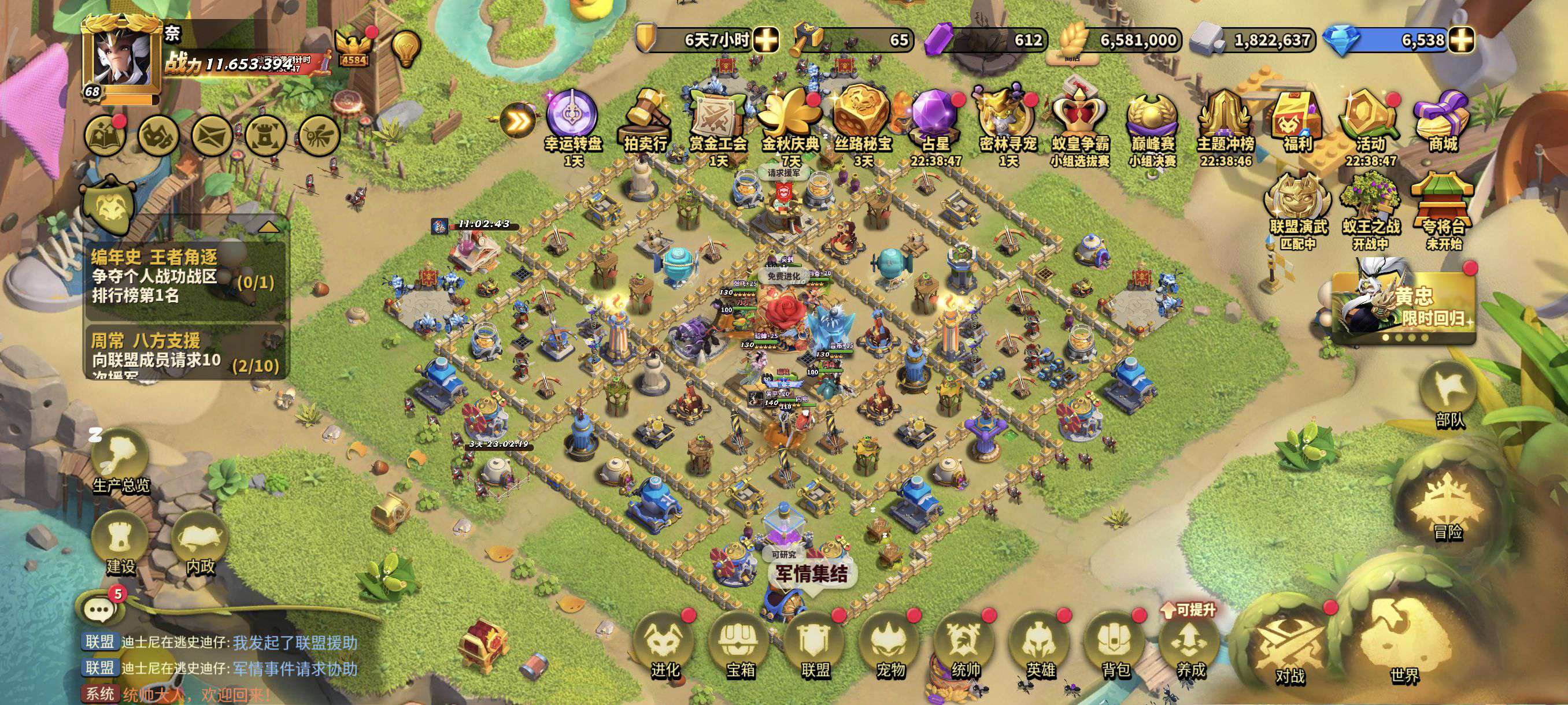The height and width of the screenshot is (705, 1568).
Task: Open the 商城 shop
Action: [x=1443, y=122]
